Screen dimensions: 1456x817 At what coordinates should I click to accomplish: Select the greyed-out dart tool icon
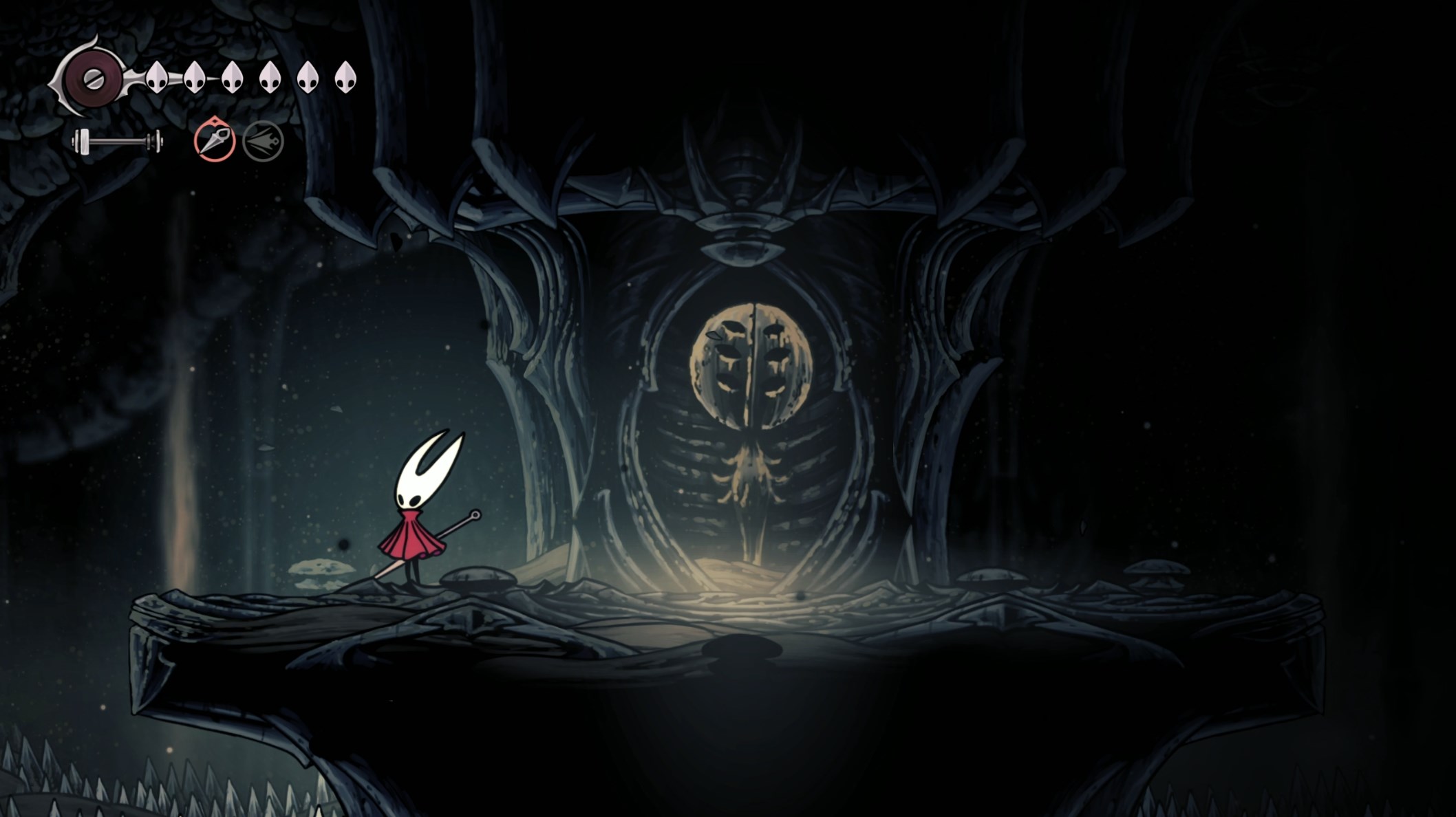coord(263,142)
